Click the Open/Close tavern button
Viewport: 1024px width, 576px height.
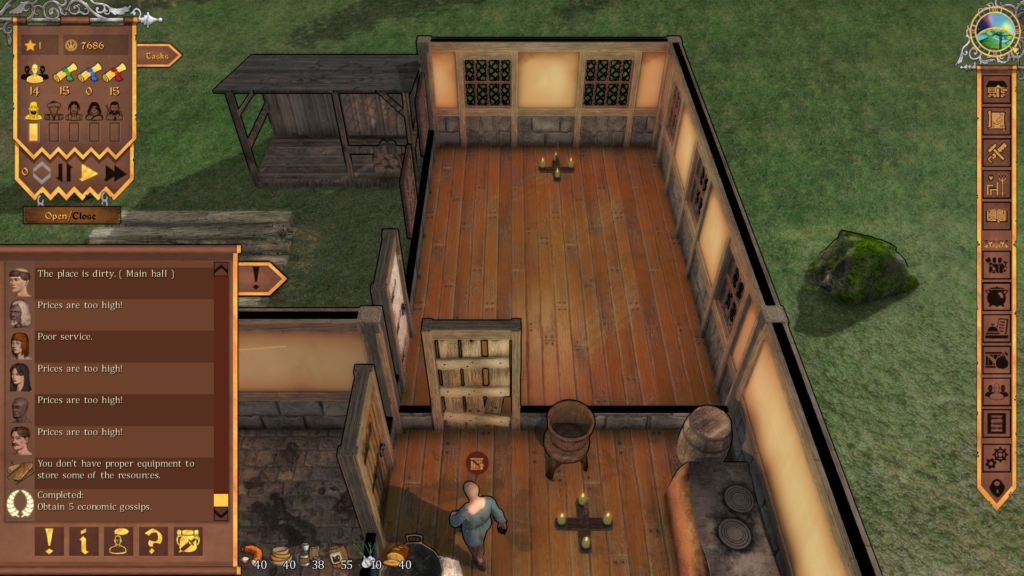coord(72,215)
